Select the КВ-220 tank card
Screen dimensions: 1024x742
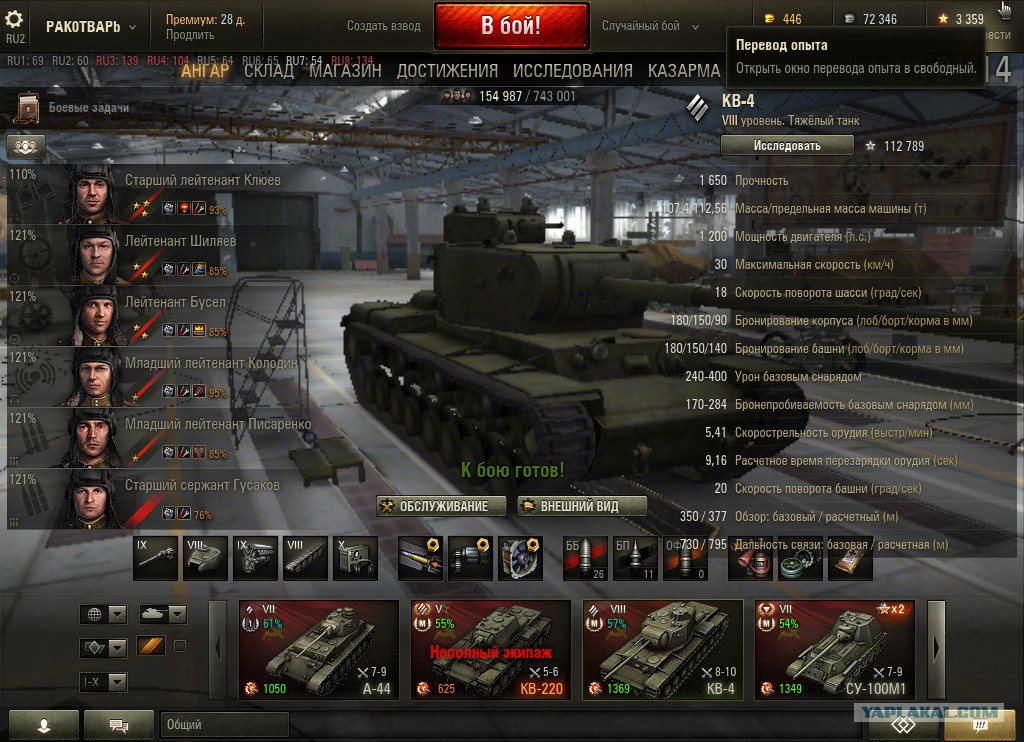(x=483, y=649)
